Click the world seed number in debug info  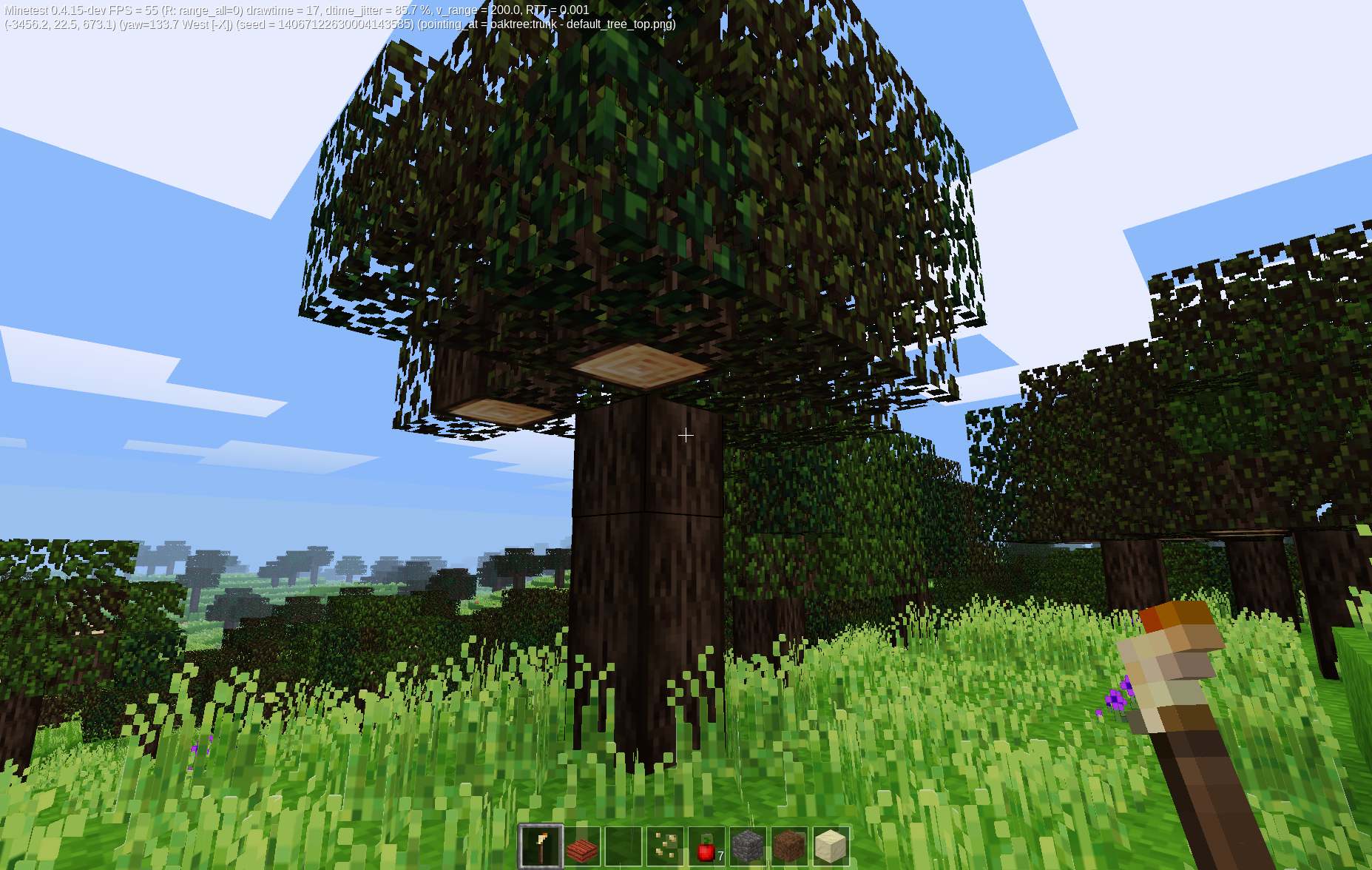(340, 24)
